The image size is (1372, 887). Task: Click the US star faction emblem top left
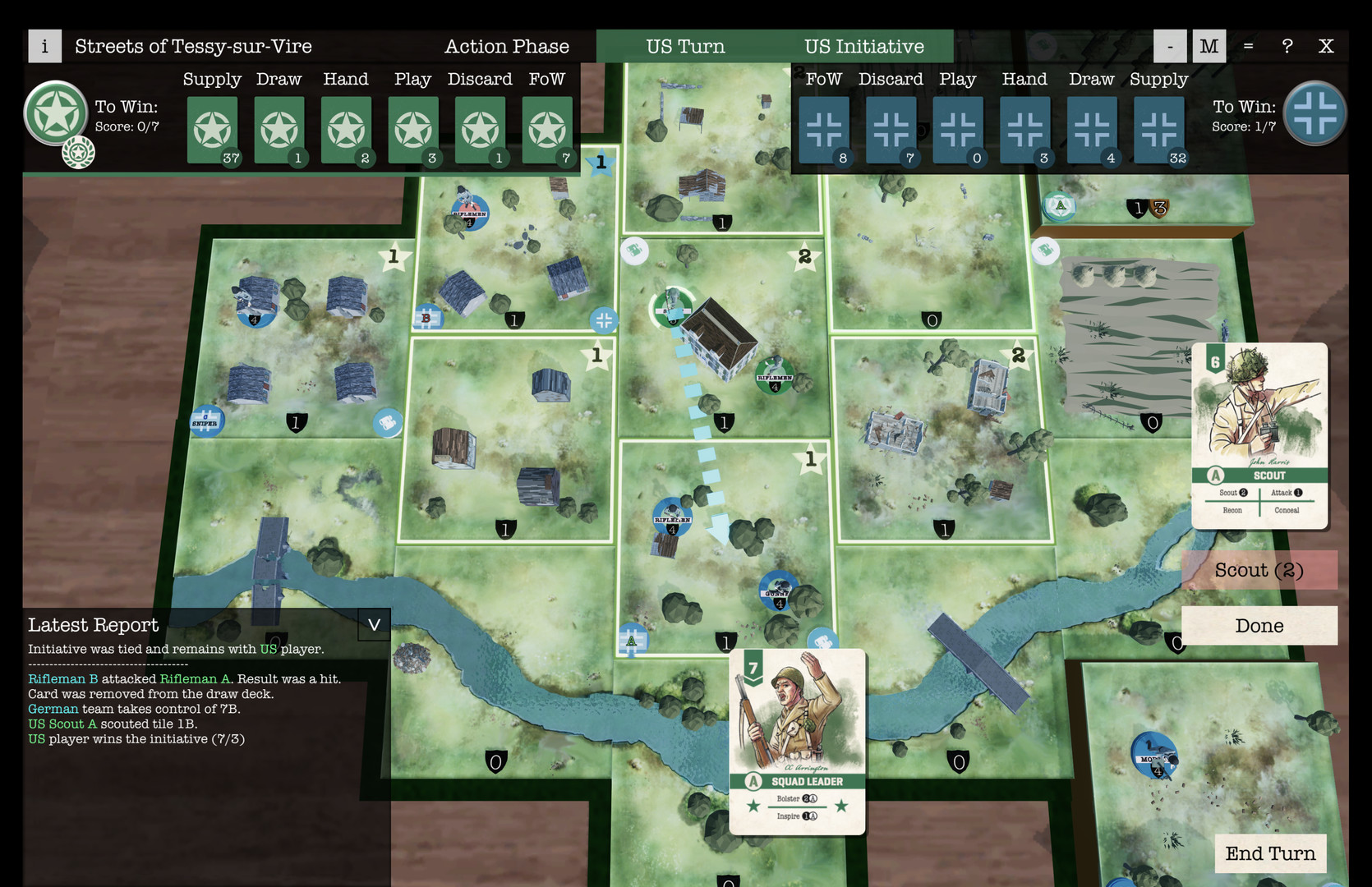[56, 115]
